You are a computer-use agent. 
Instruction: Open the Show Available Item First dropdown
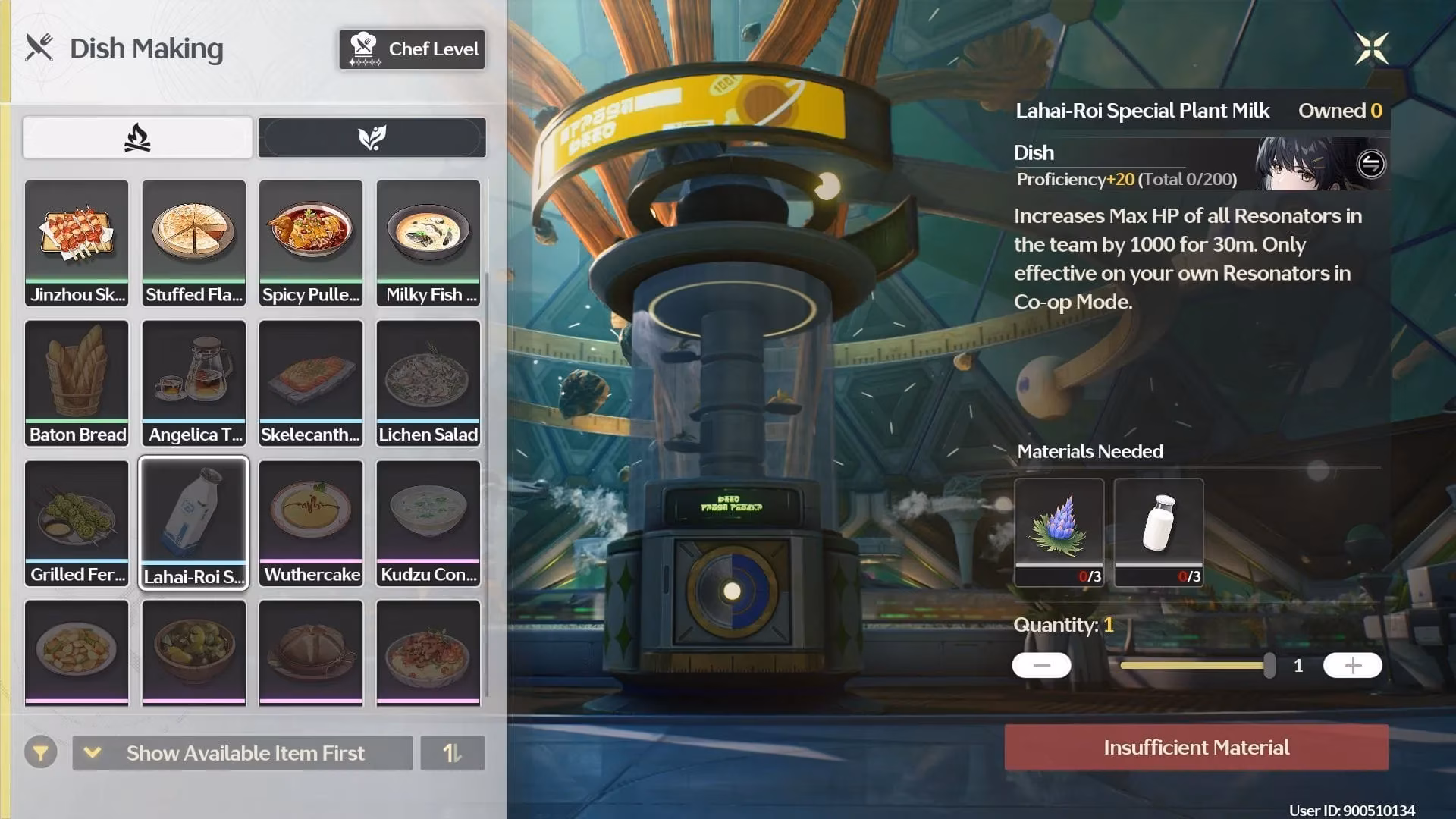(243, 753)
